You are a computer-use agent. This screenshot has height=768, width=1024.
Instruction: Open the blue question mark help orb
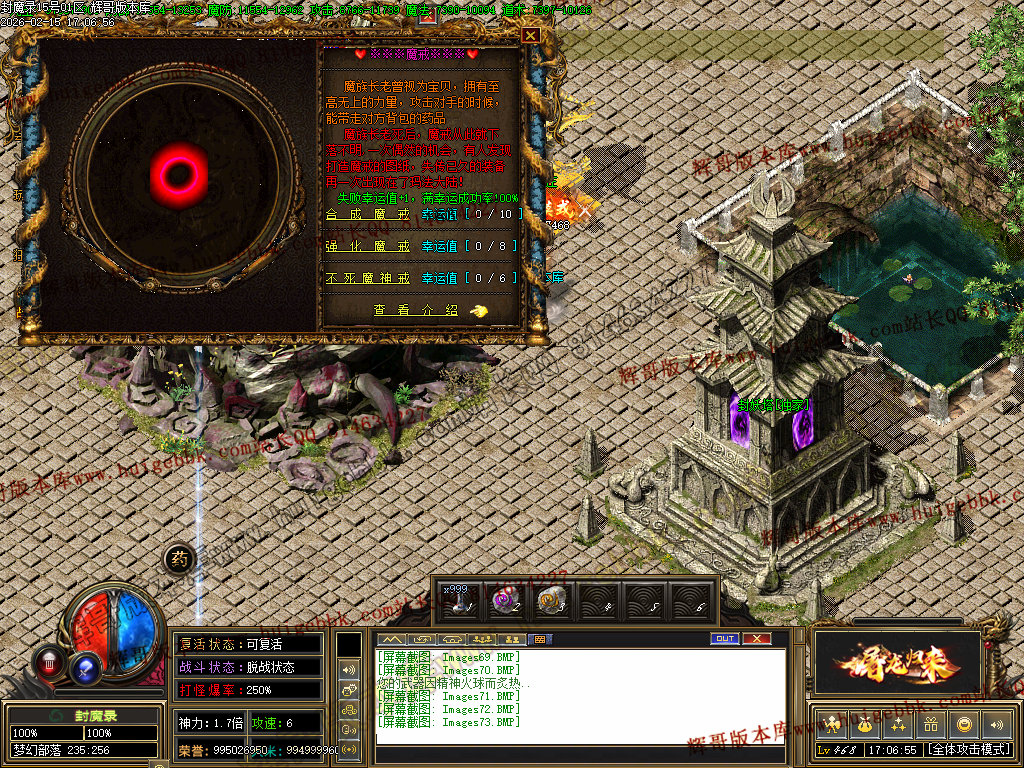(87, 668)
